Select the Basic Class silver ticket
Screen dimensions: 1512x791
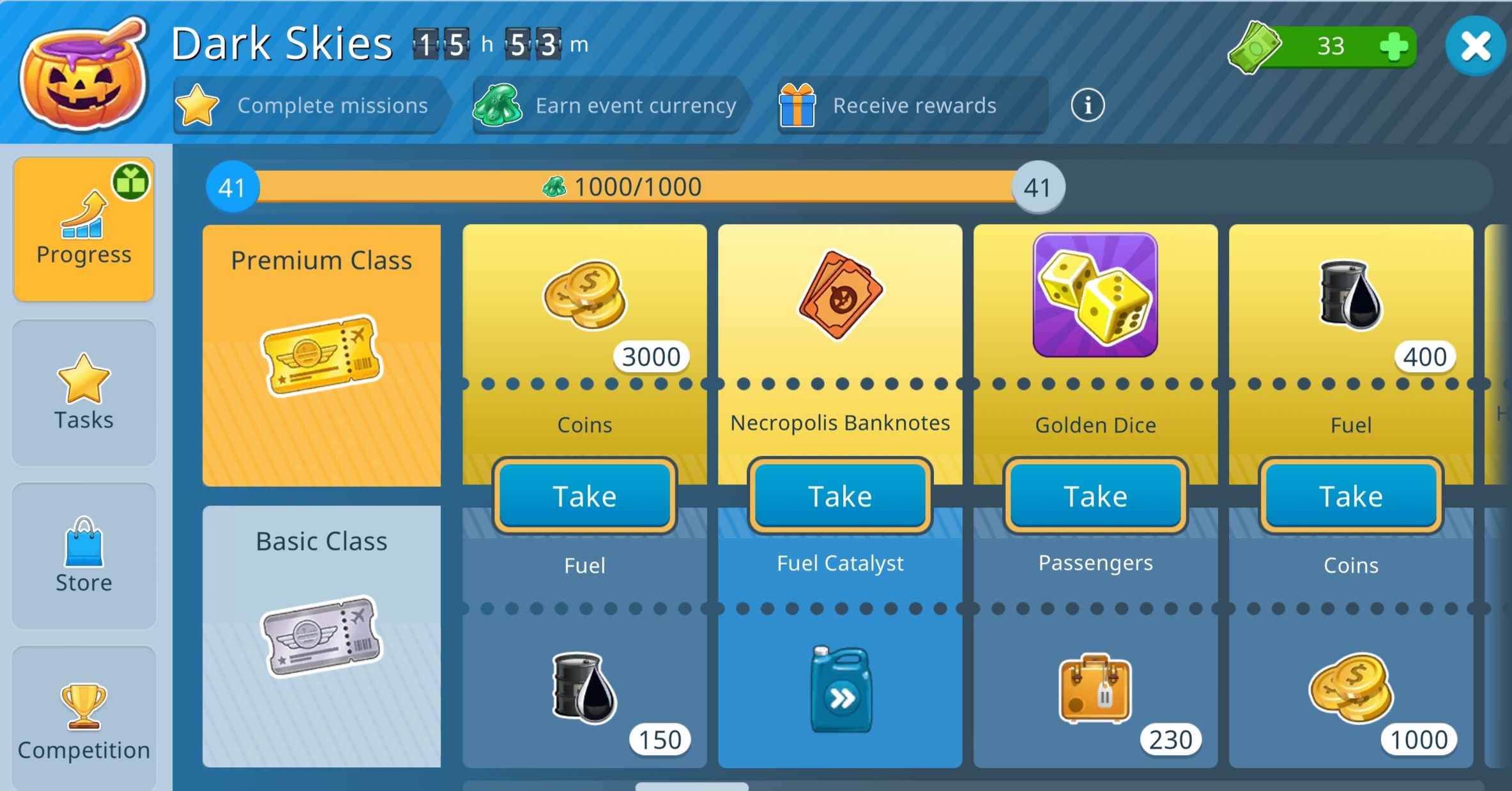click(321, 636)
